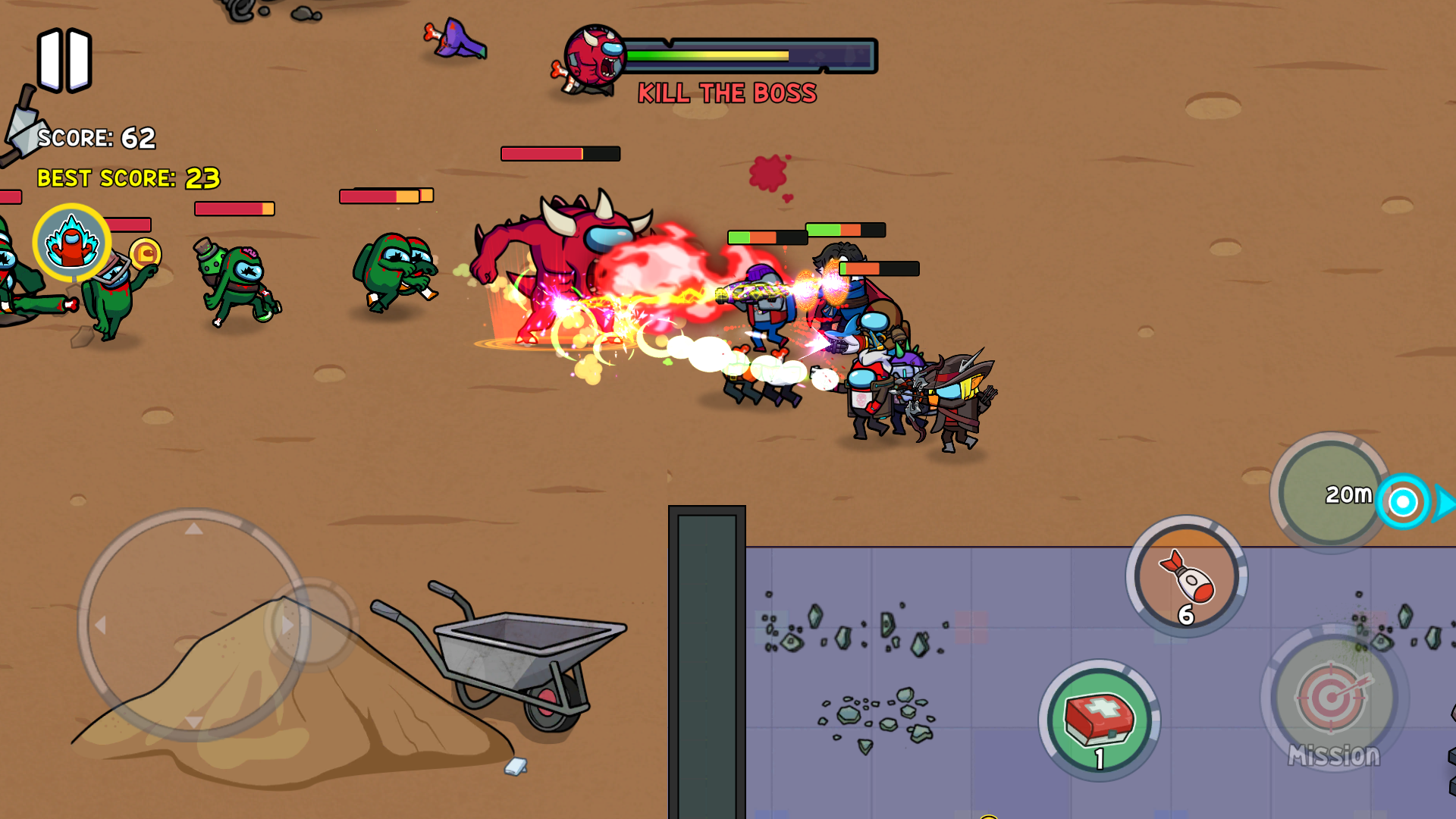Tap the Mission text label

click(1335, 755)
